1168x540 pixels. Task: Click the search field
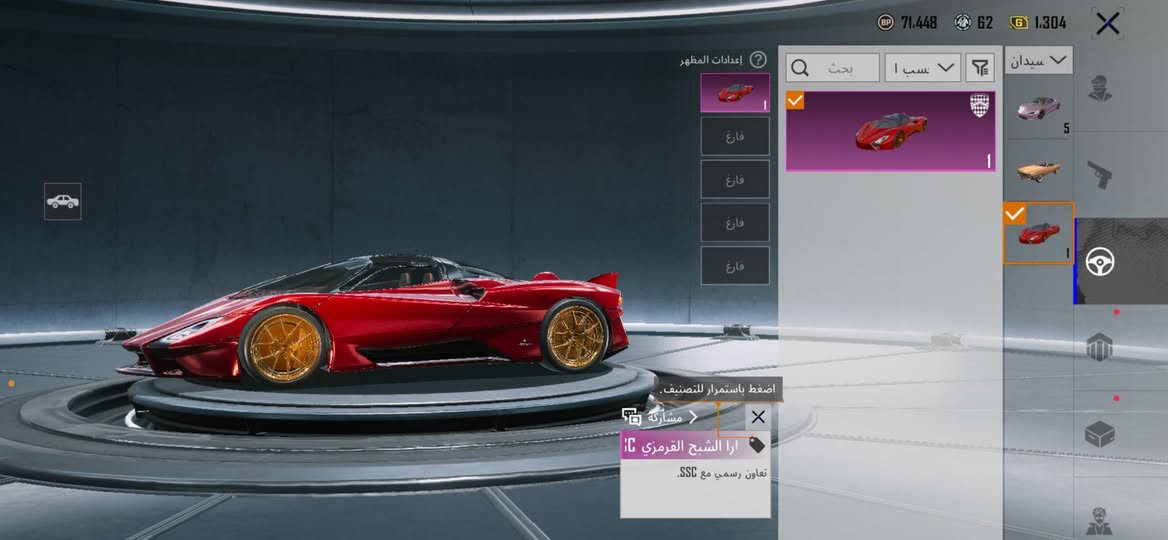coord(833,68)
